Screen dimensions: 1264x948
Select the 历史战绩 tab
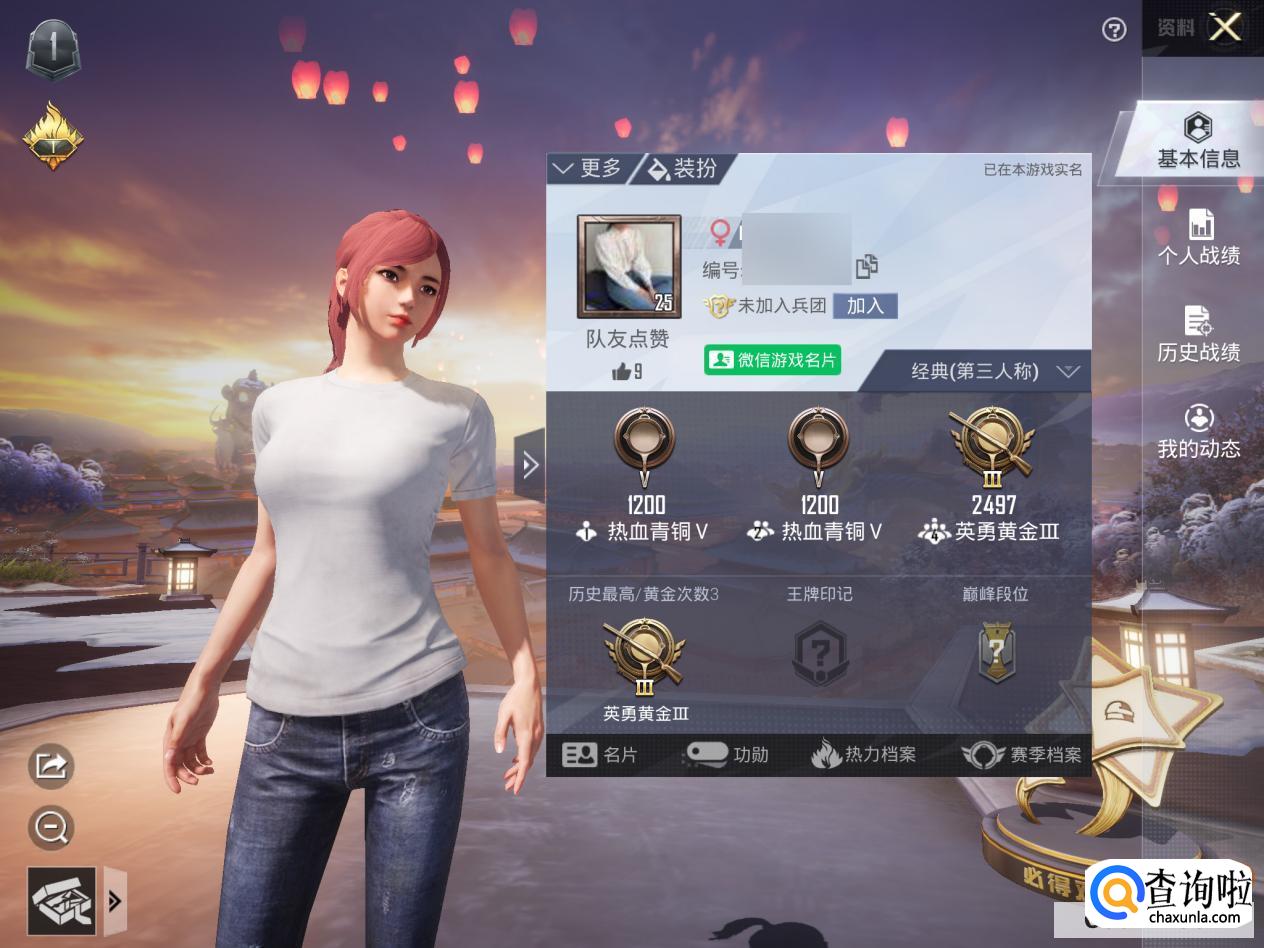(1199, 336)
